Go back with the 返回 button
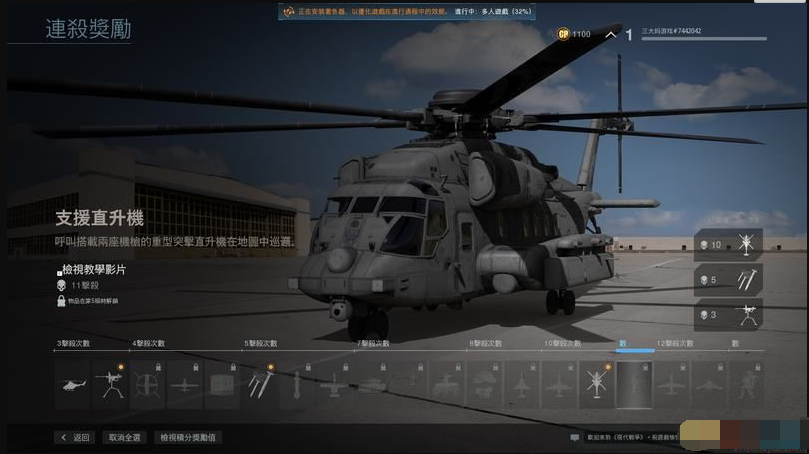Viewport: 809px width, 454px height. [x=75, y=437]
